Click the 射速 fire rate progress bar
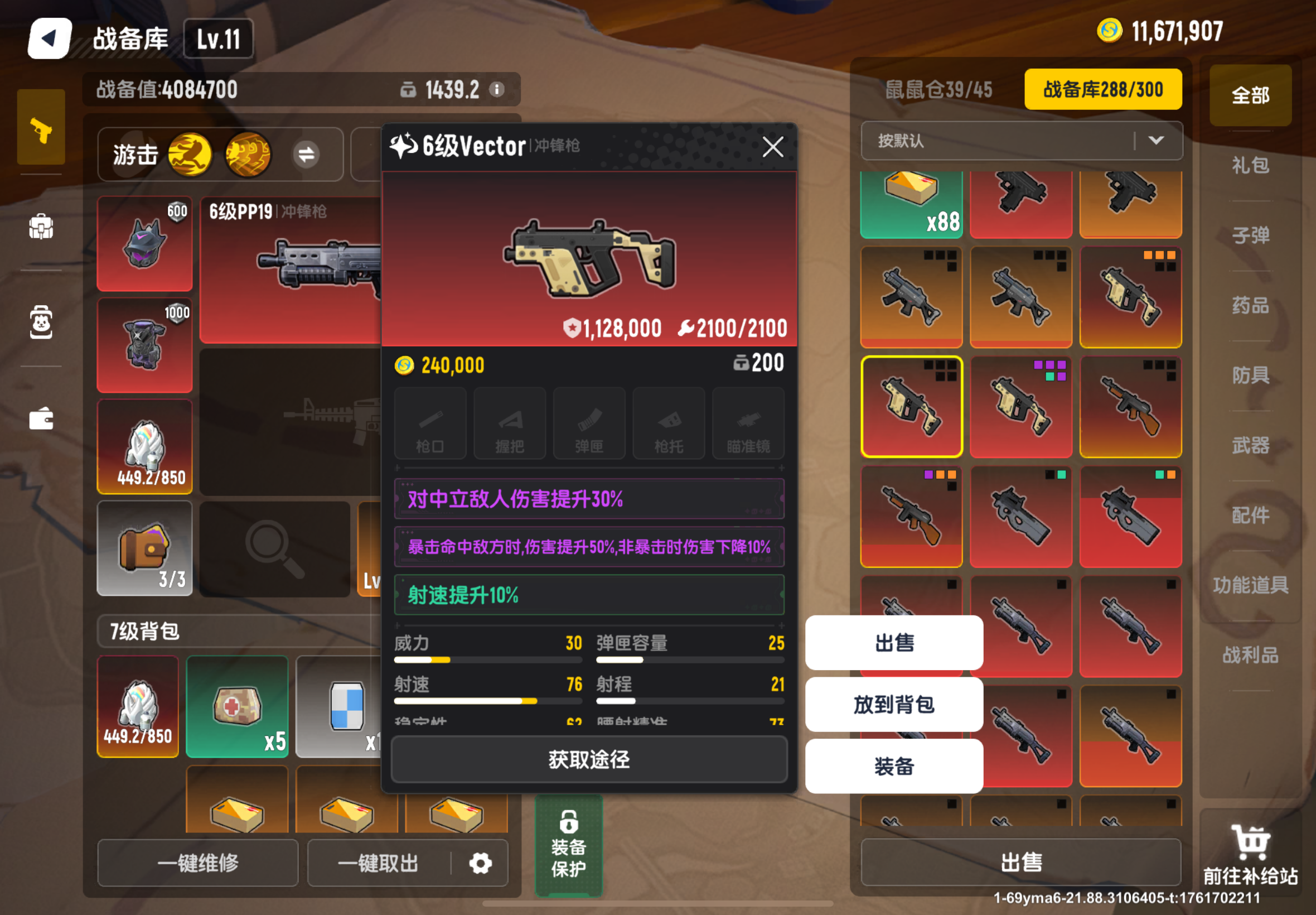 (487, 701)
